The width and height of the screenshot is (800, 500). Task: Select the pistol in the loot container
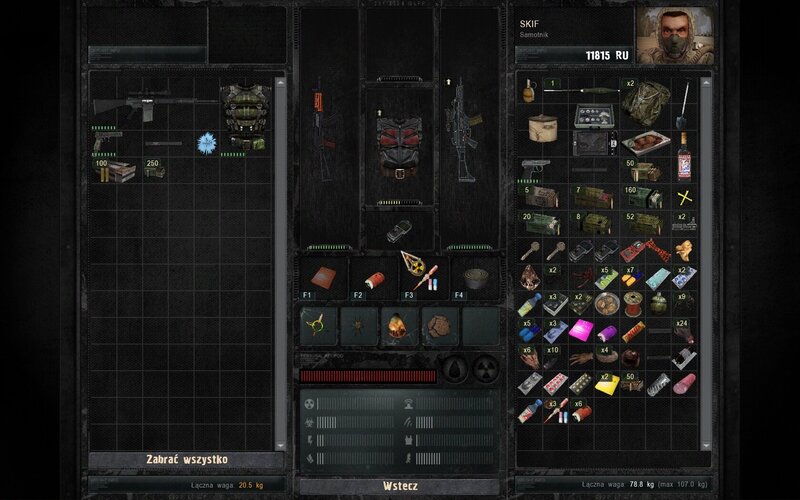[102, 144]
